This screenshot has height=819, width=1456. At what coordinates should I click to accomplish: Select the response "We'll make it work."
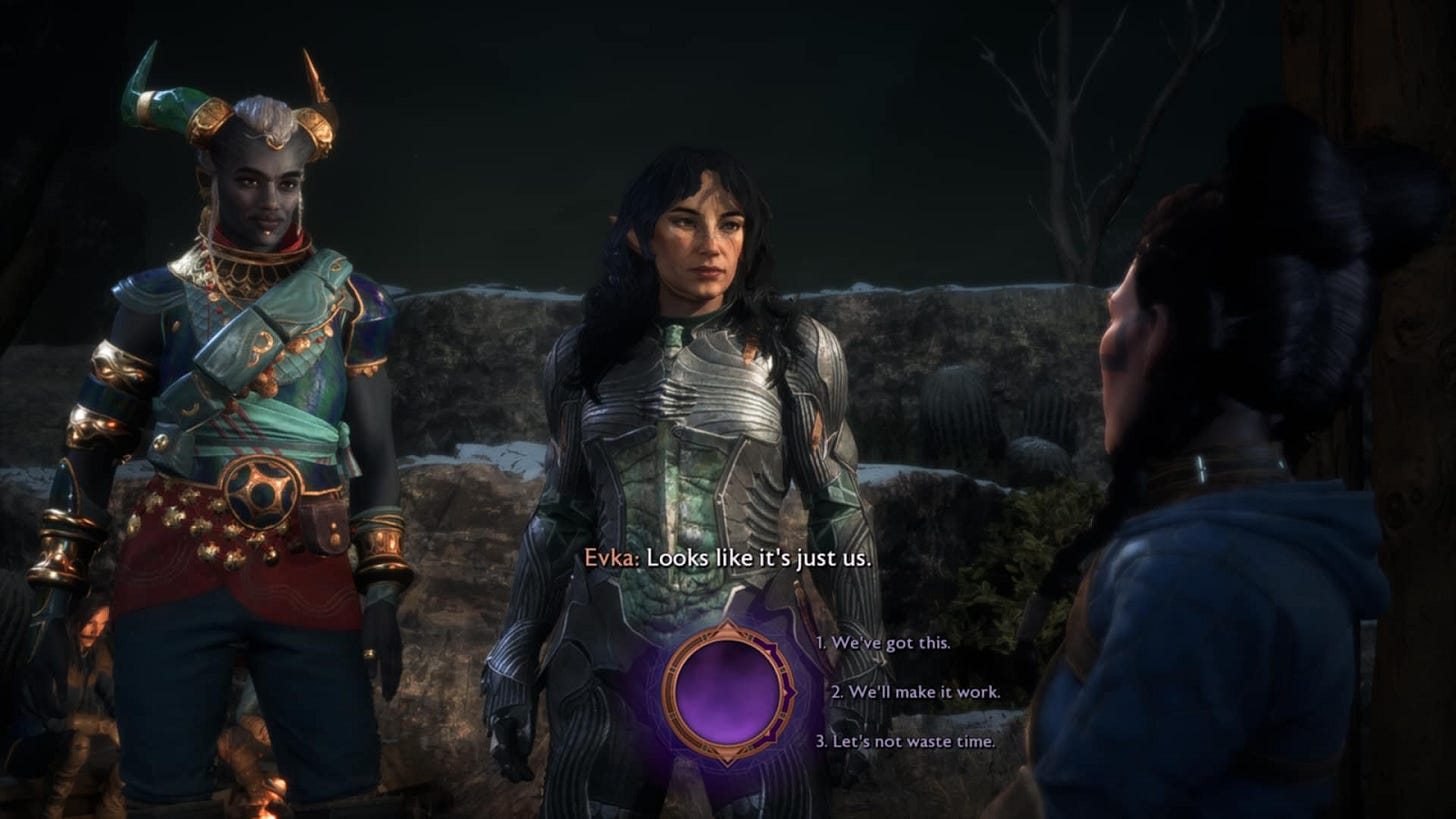[916, 692]
